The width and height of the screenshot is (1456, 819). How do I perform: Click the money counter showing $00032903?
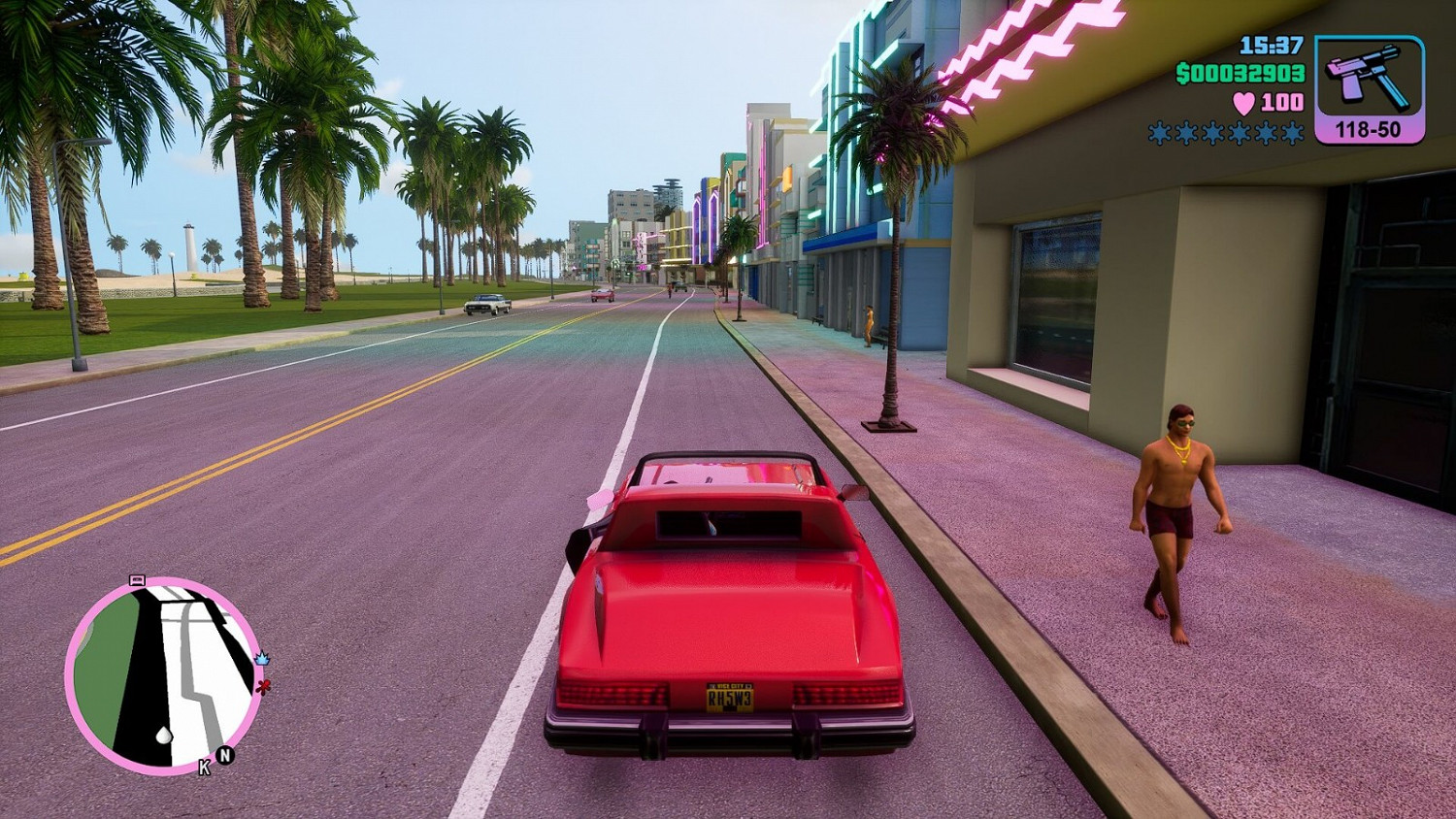click(x=1239, y=72)
